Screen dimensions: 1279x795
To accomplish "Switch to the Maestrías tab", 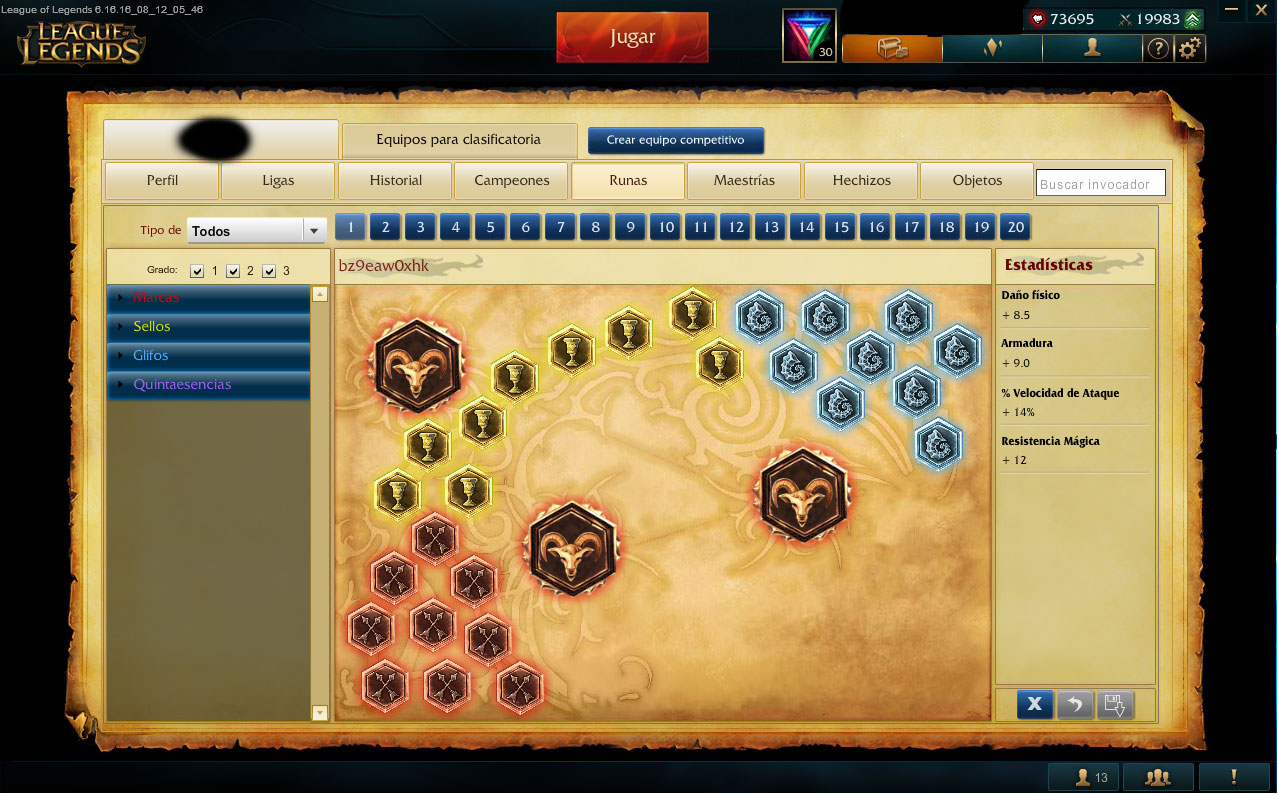I will click(744, 181).
